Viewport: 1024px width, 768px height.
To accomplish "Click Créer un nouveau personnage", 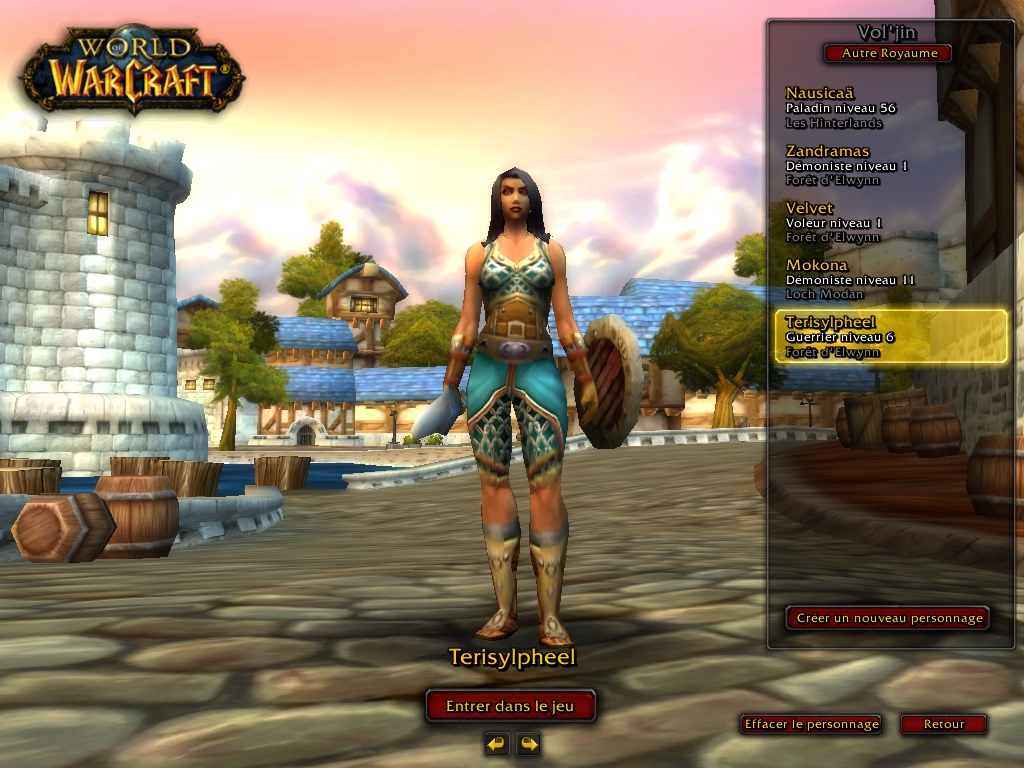I will [888, 618].
